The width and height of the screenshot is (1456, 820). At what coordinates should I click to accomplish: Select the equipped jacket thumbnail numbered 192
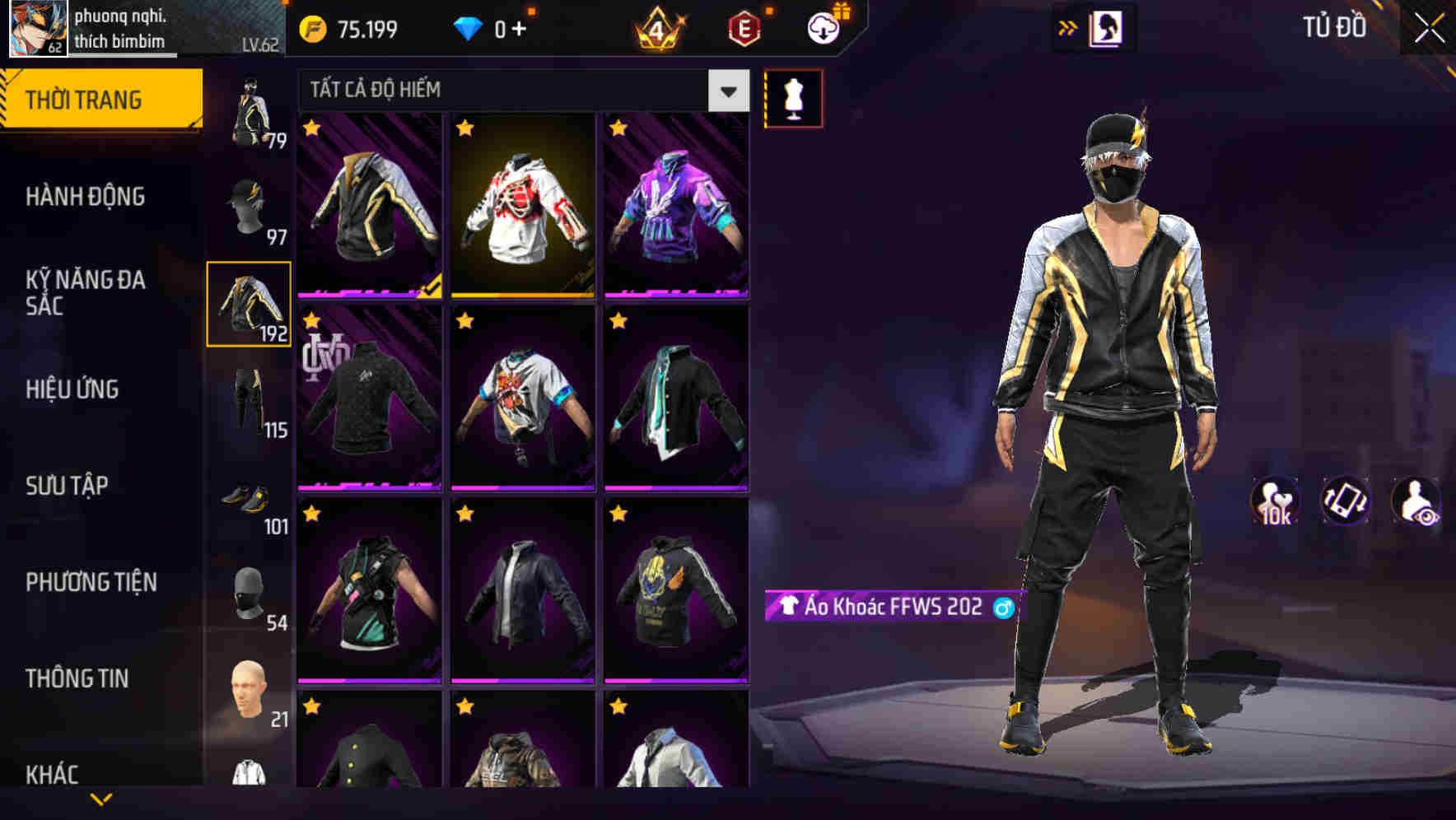tap(250, 305)
